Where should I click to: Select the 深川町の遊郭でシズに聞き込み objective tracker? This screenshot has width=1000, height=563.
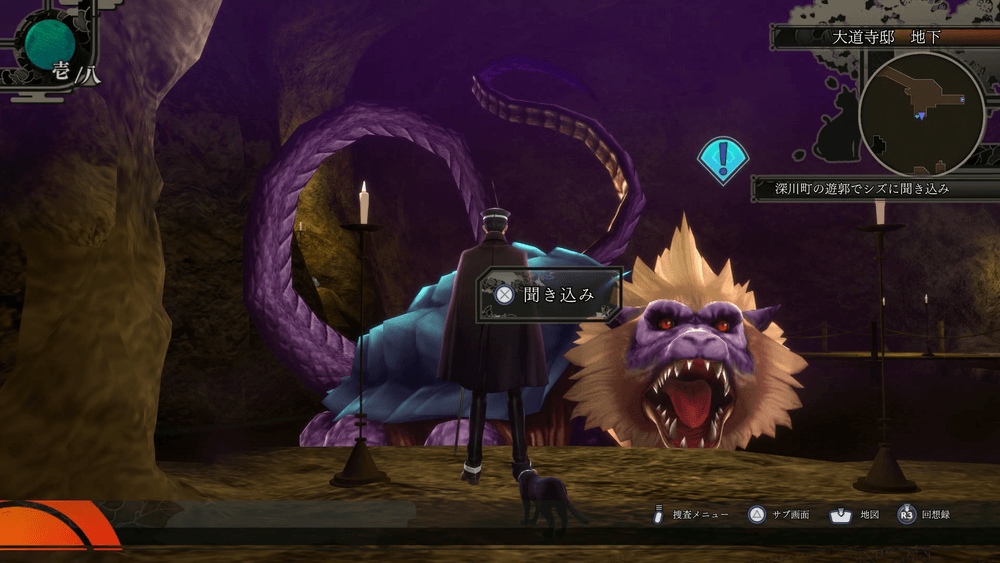[x=861, y=188]
